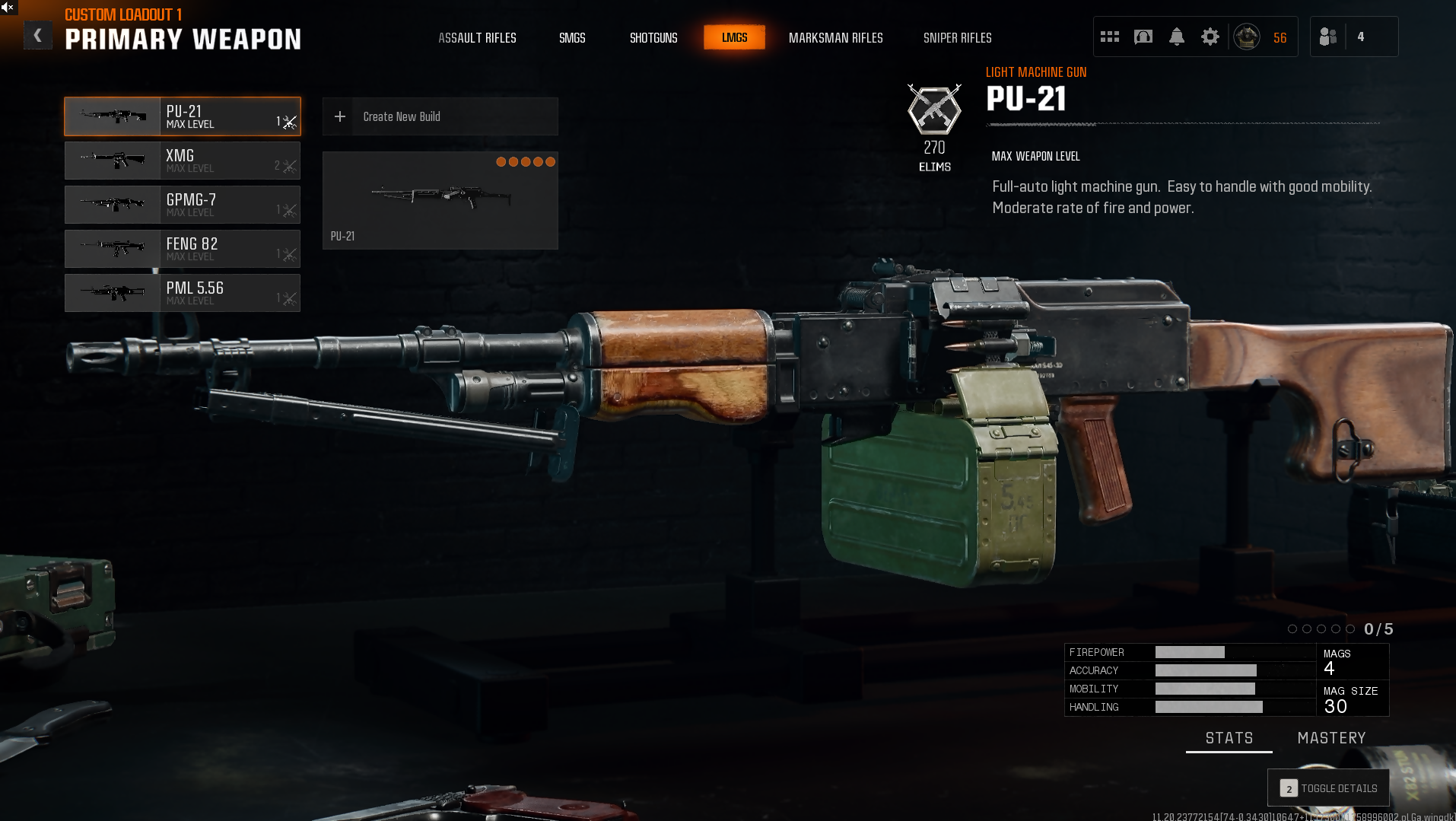Click Create New Build
The height and width of the screenshot is (821, 1456).
tap(440, 116)
